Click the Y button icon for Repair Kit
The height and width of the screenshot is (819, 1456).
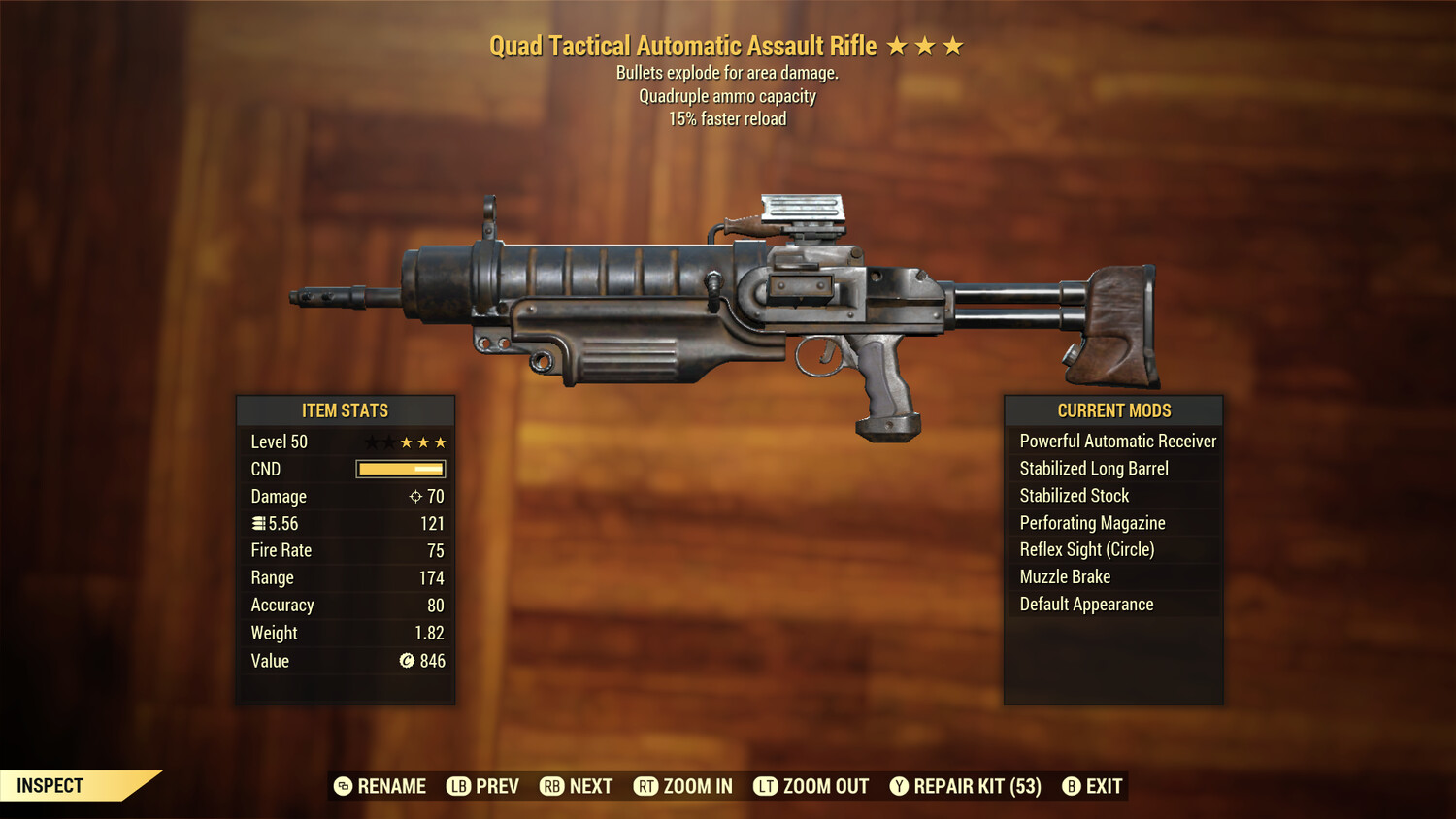click(898, 786)
